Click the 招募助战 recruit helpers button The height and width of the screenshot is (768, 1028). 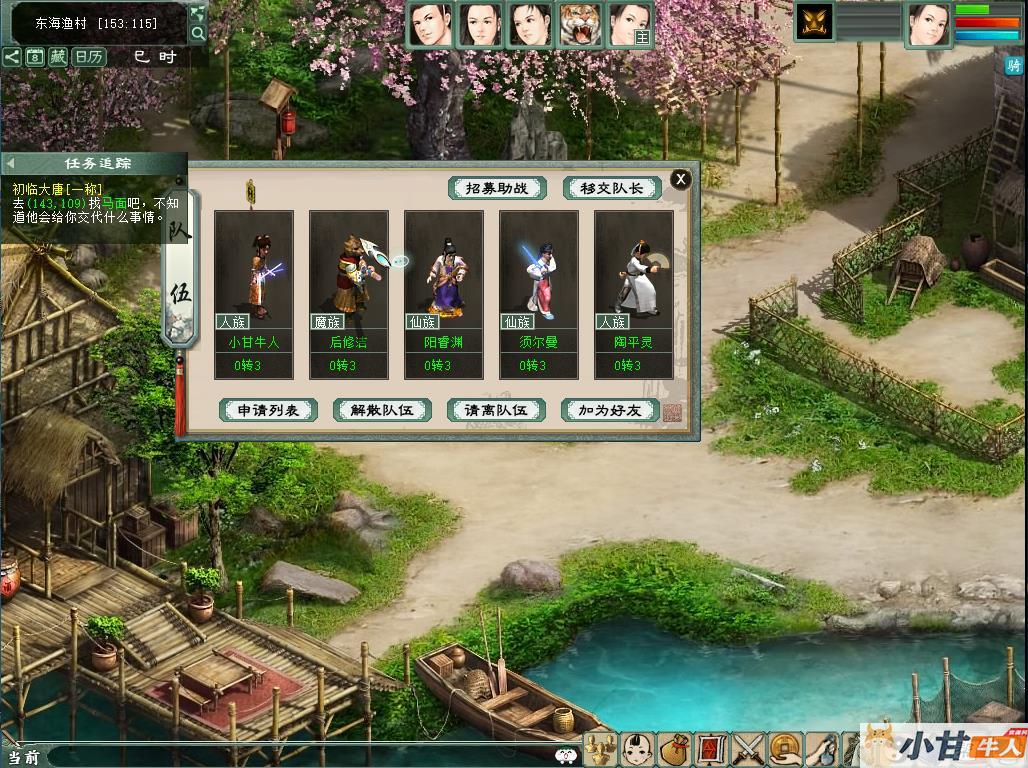497,188
